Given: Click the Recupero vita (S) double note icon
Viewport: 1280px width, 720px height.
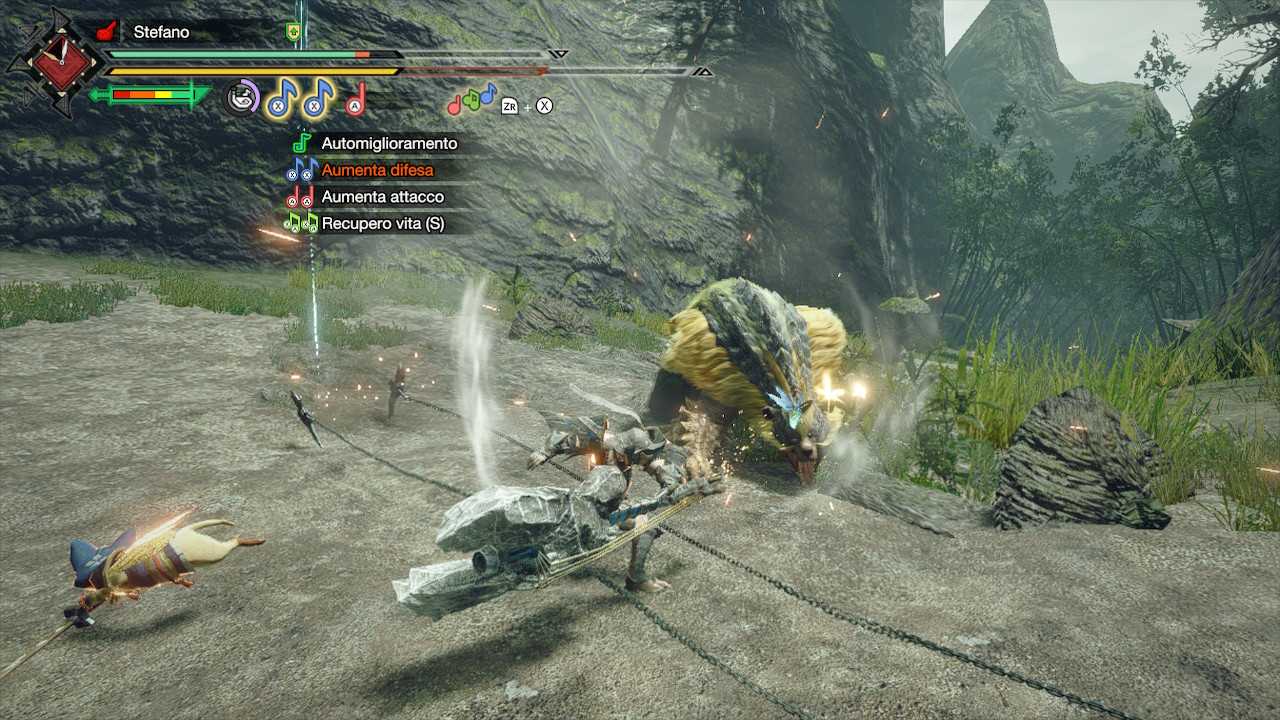Looking at the screenshot, I should [x=301, y=222].
